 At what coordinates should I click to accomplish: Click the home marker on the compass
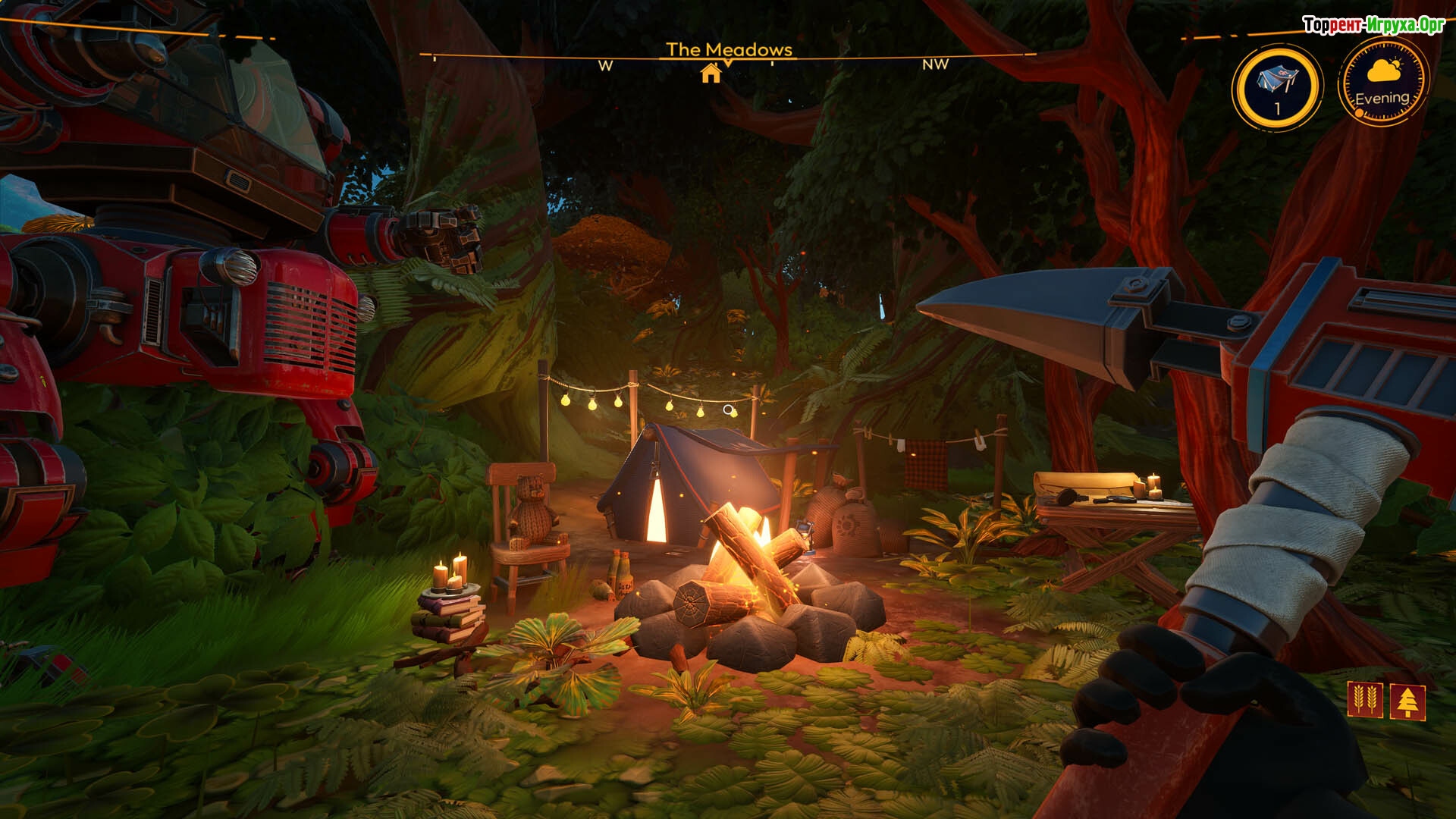coord(711,73)
